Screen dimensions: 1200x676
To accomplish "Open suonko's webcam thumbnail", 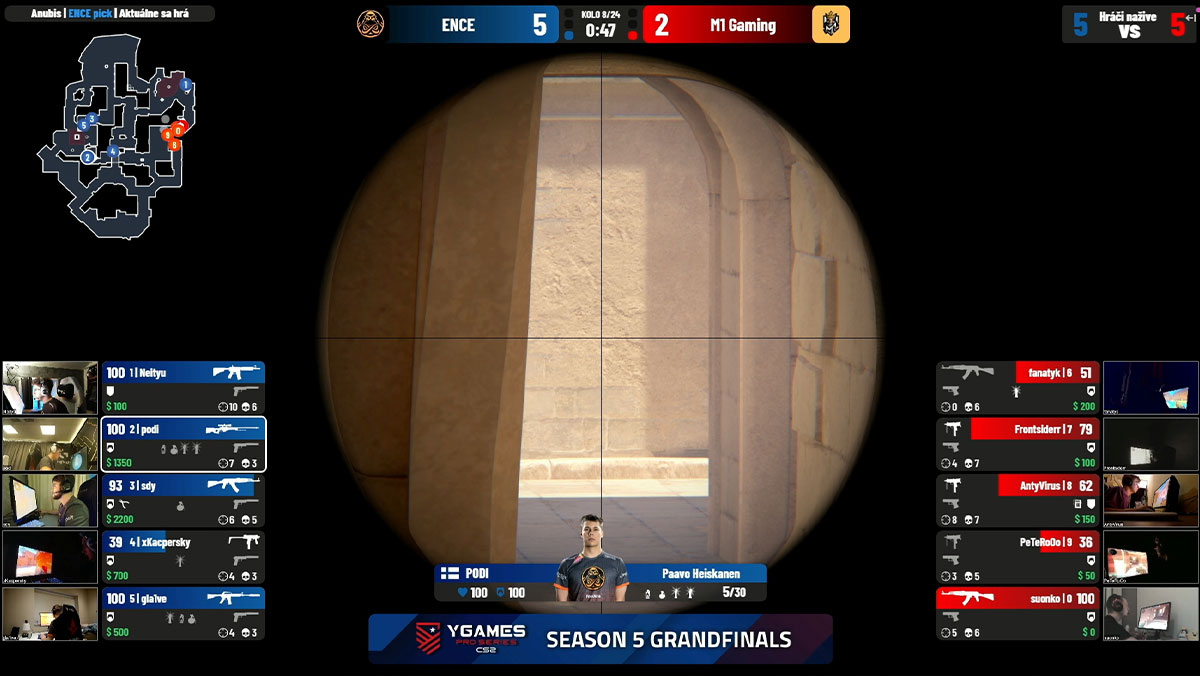I will (1150, 613).
